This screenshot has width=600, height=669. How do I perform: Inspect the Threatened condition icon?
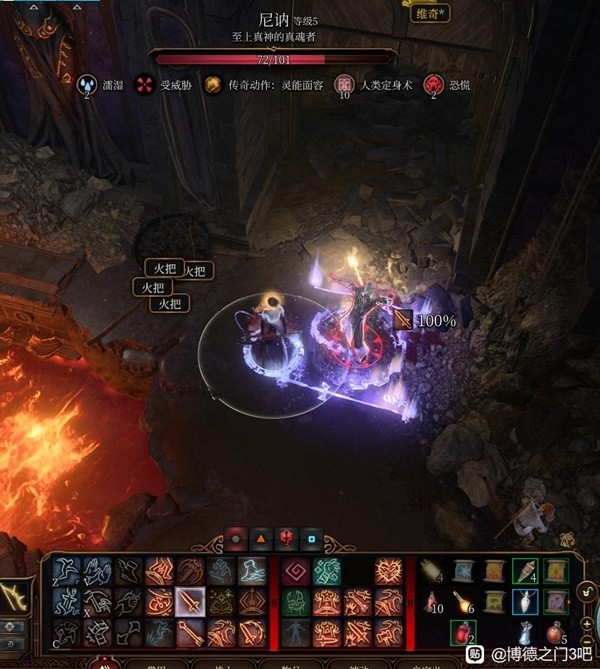(146, 85)
